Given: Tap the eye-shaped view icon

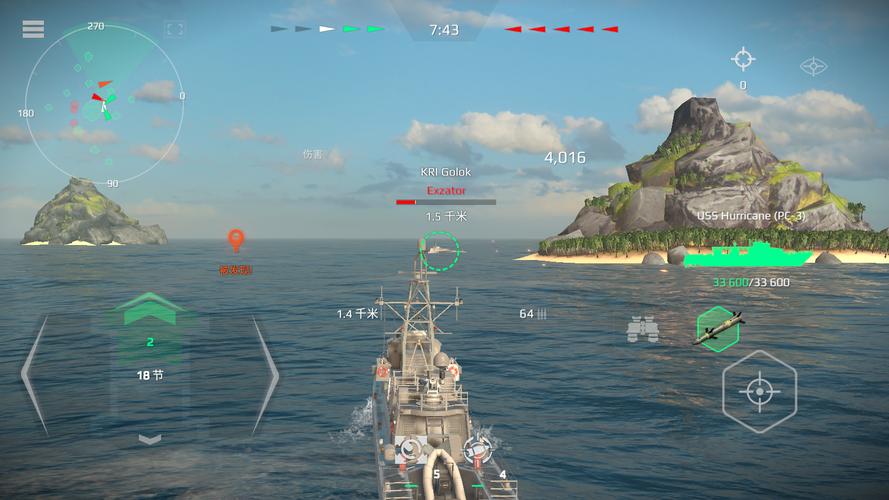Looking at the screenshot, I should (814, 67).
